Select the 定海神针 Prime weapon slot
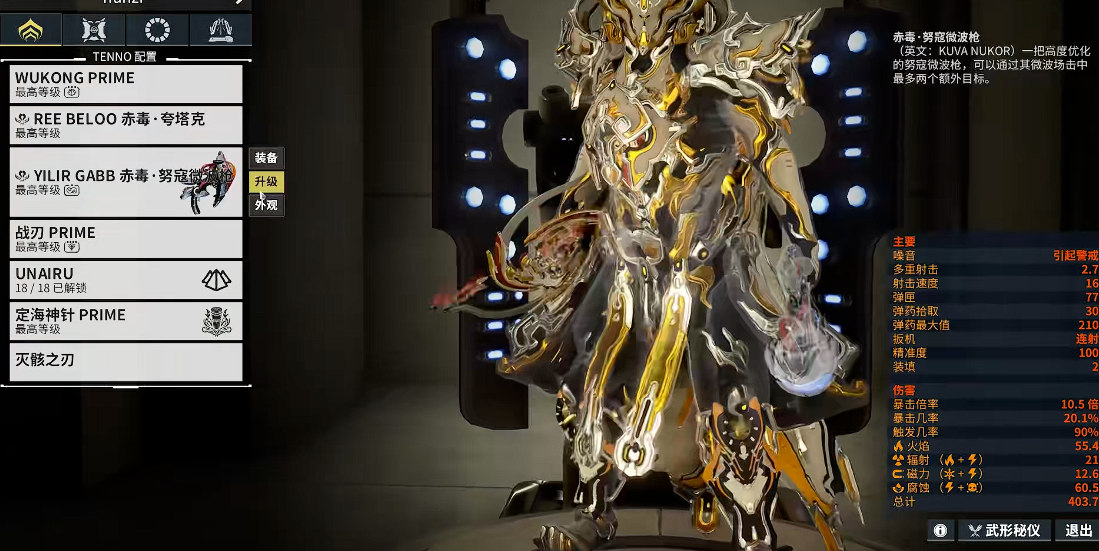Viewport: 1099px width, 551px height. [x=126, y=321]
